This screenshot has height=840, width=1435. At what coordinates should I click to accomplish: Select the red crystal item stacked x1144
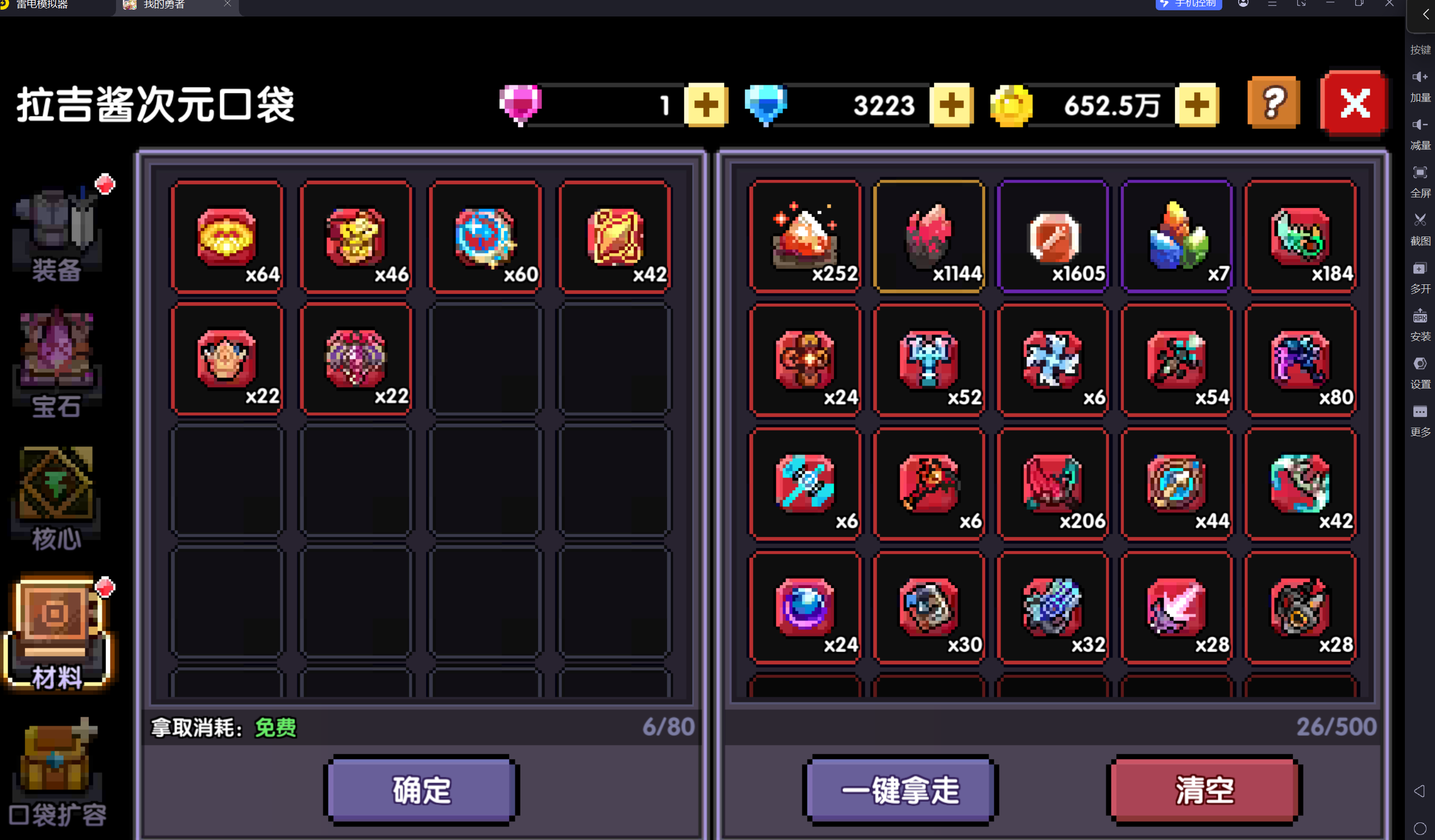click(x=929, y=237)
